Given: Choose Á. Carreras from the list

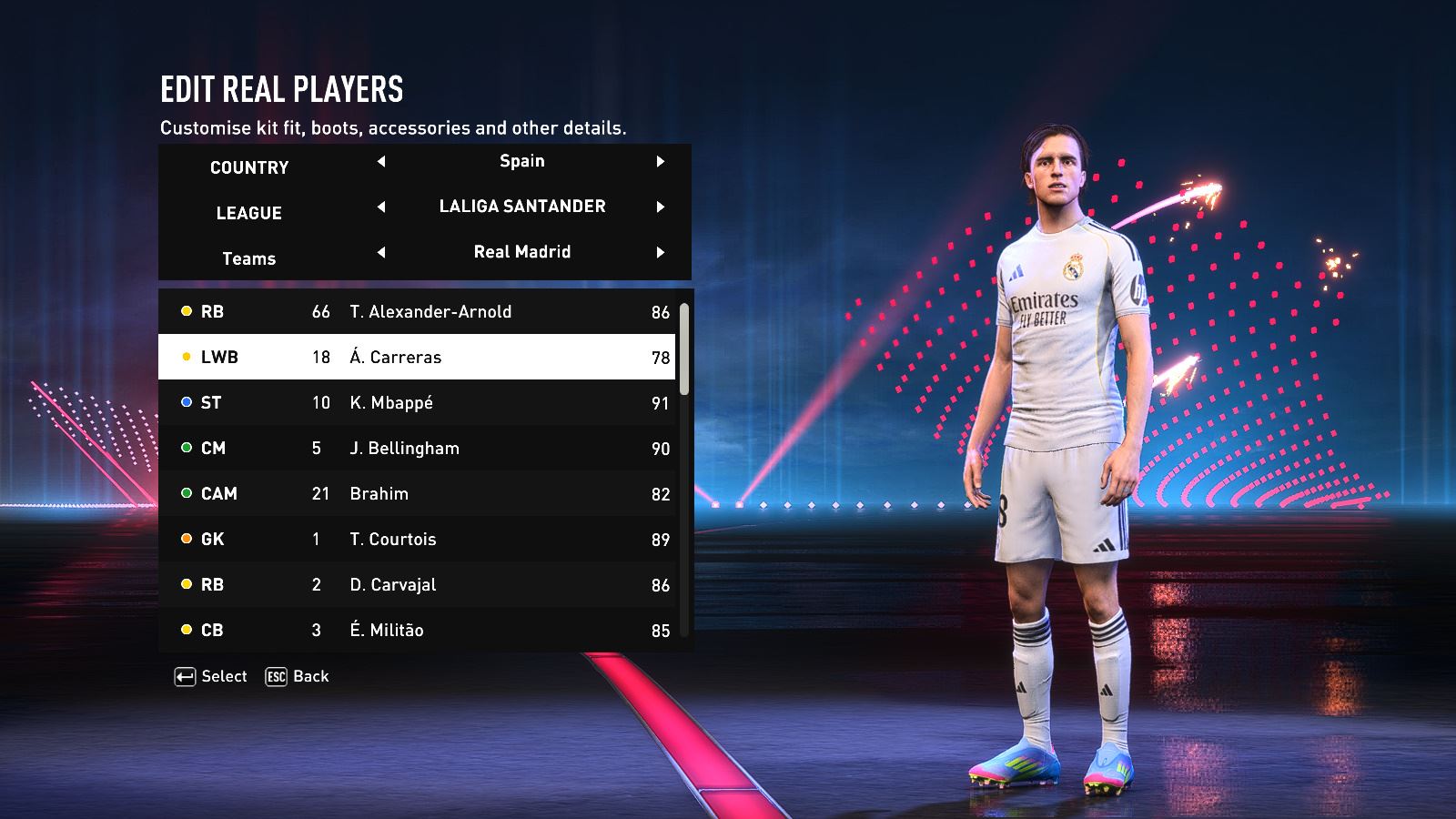Looking at the screenshot, I should (x=419, y=358).
